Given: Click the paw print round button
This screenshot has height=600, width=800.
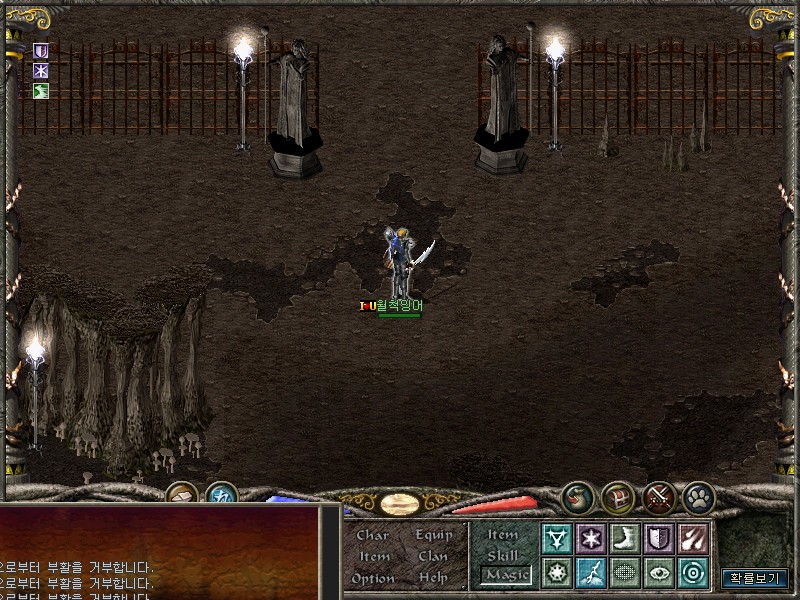Looking at the screenshot, I should [697, 497].
